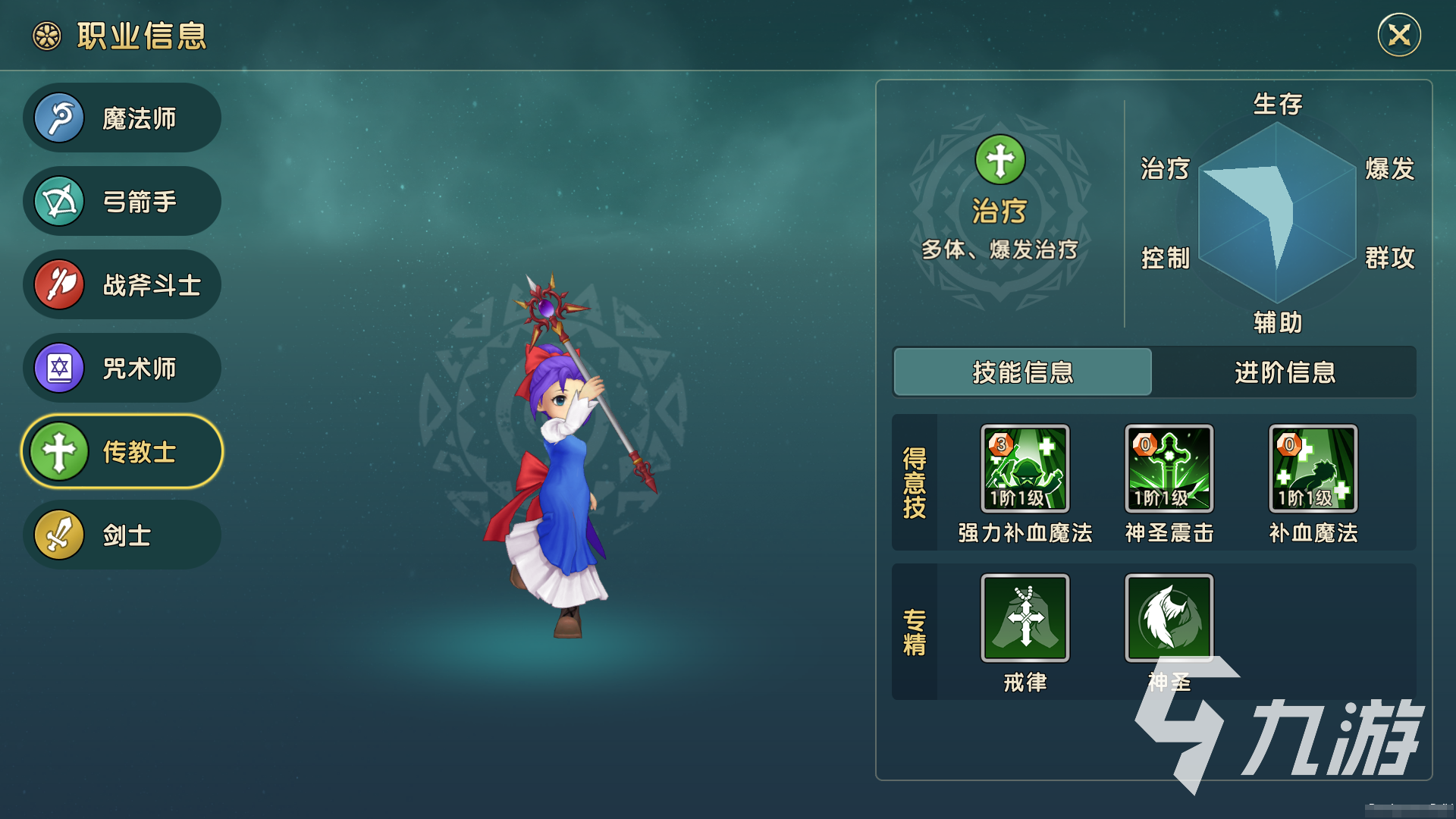Select the 弓箭手 class icon
This screenshot has width=1456, height=819.
61,201
